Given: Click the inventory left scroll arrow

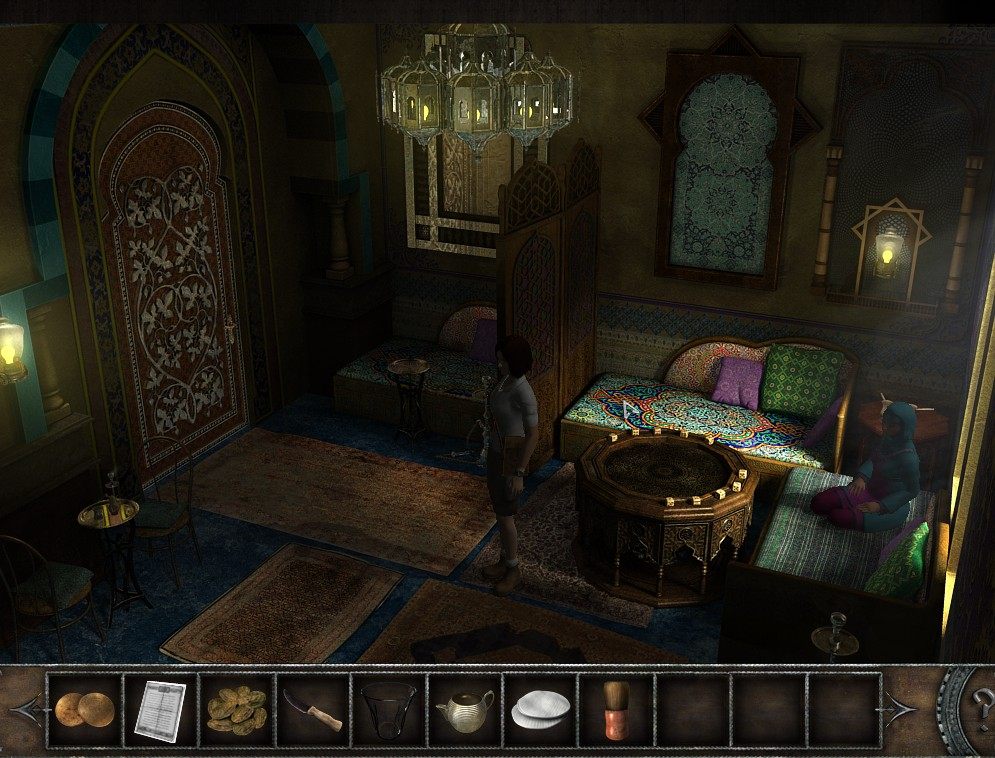Looking at the screenshot, I should click(24, 709).
